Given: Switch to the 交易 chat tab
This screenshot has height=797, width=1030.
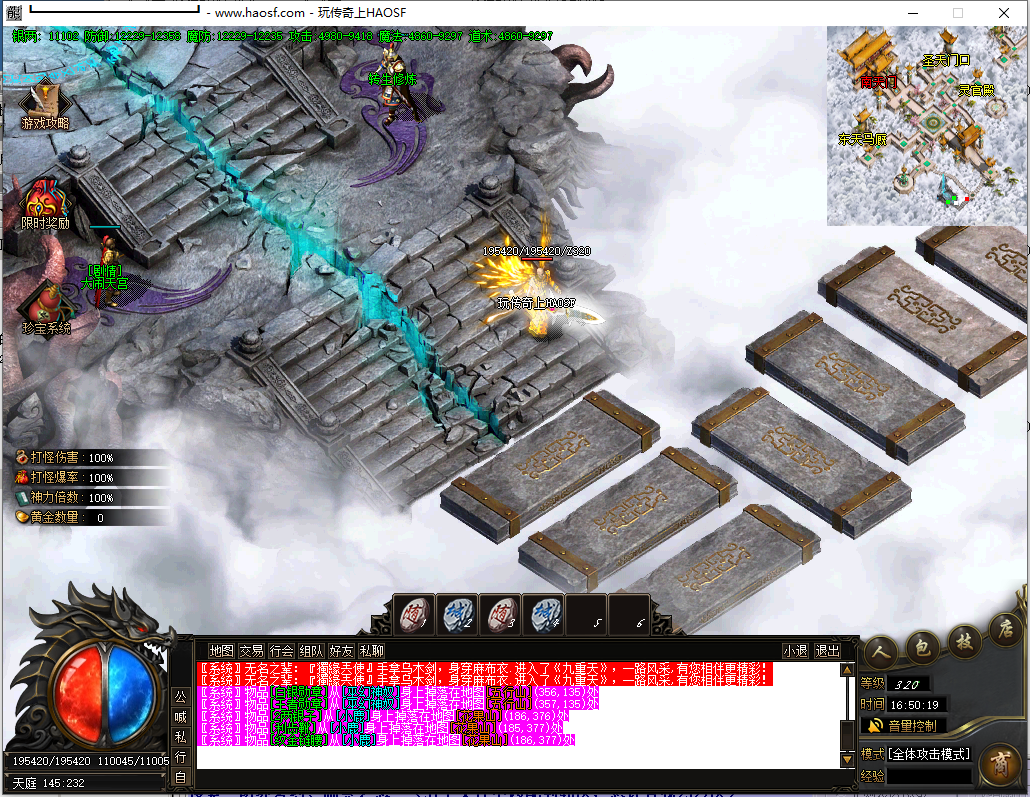Looking at the screenshot, I should pyautogui.click(x=251, y=651).
